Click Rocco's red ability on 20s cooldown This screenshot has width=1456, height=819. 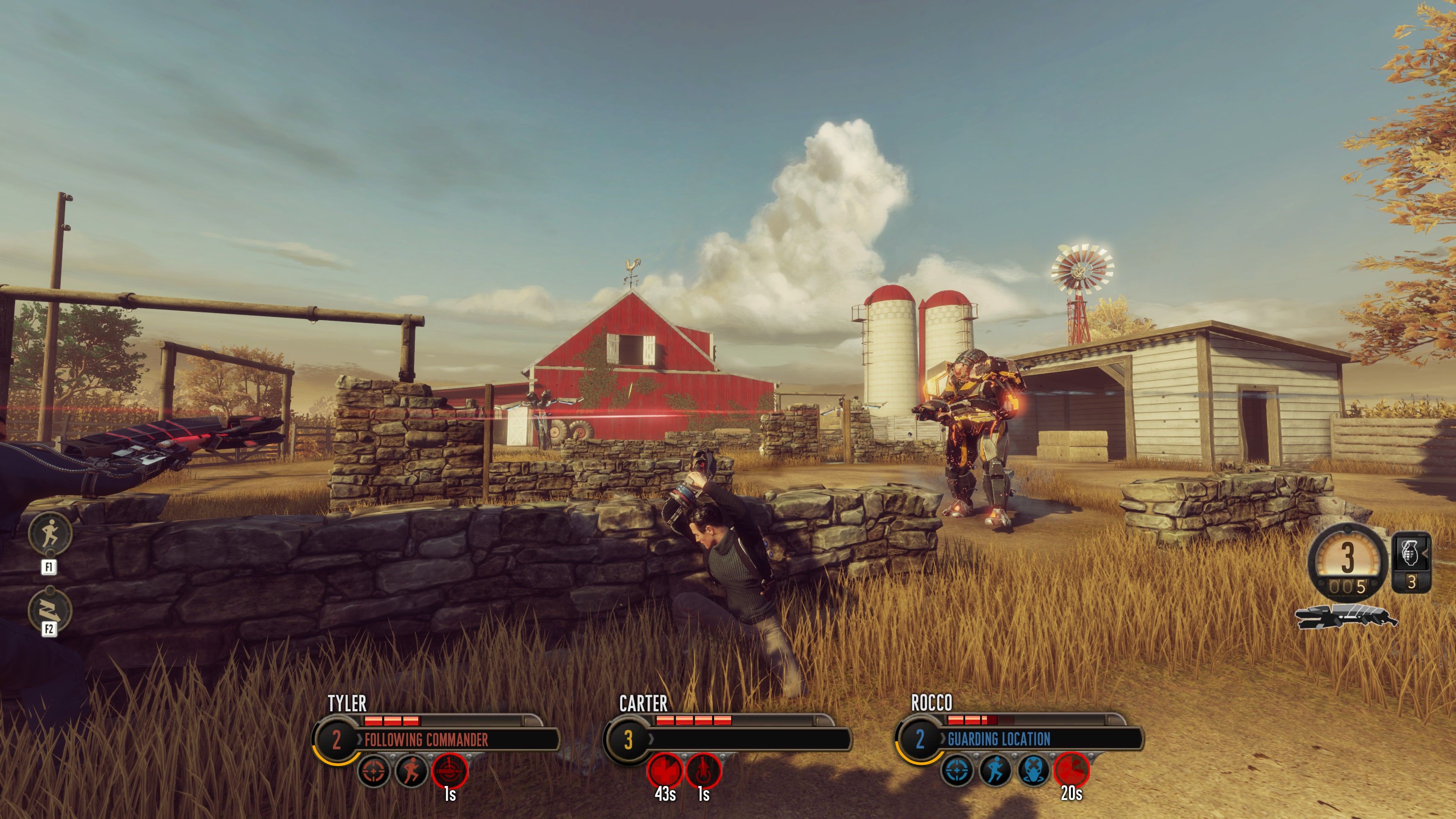[1071, 770]
